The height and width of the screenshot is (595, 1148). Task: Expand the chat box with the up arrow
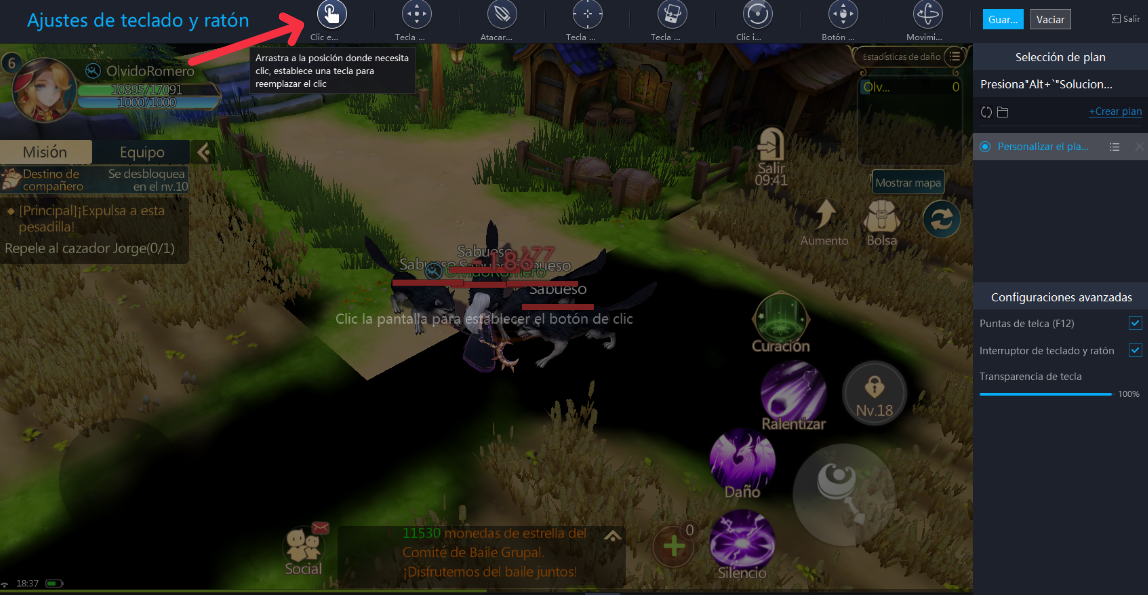pos(613,536)
